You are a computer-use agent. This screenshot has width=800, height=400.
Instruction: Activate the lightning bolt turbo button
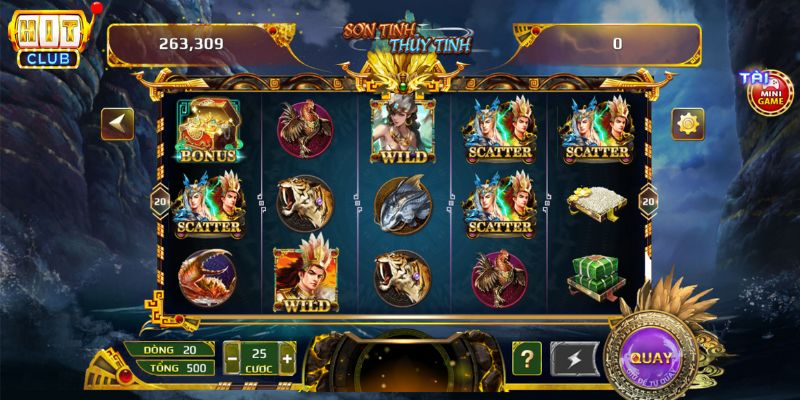(x=579, y=357)
